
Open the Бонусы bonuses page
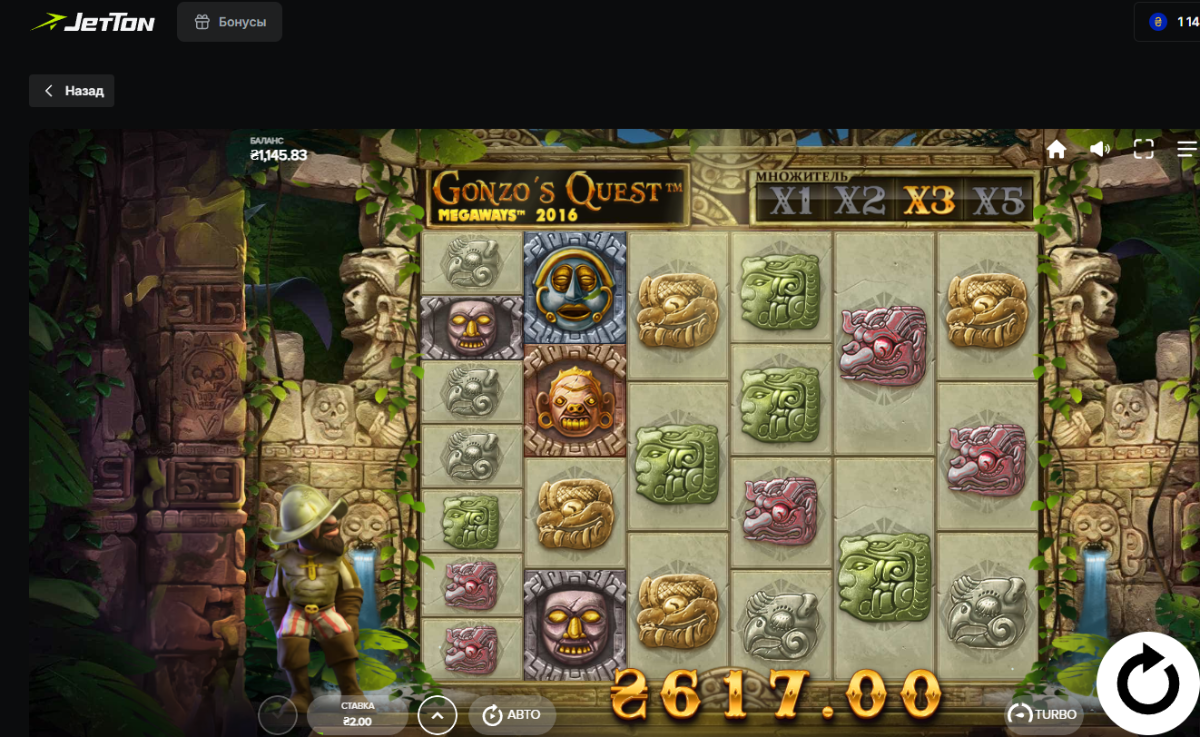coord(230,22)
